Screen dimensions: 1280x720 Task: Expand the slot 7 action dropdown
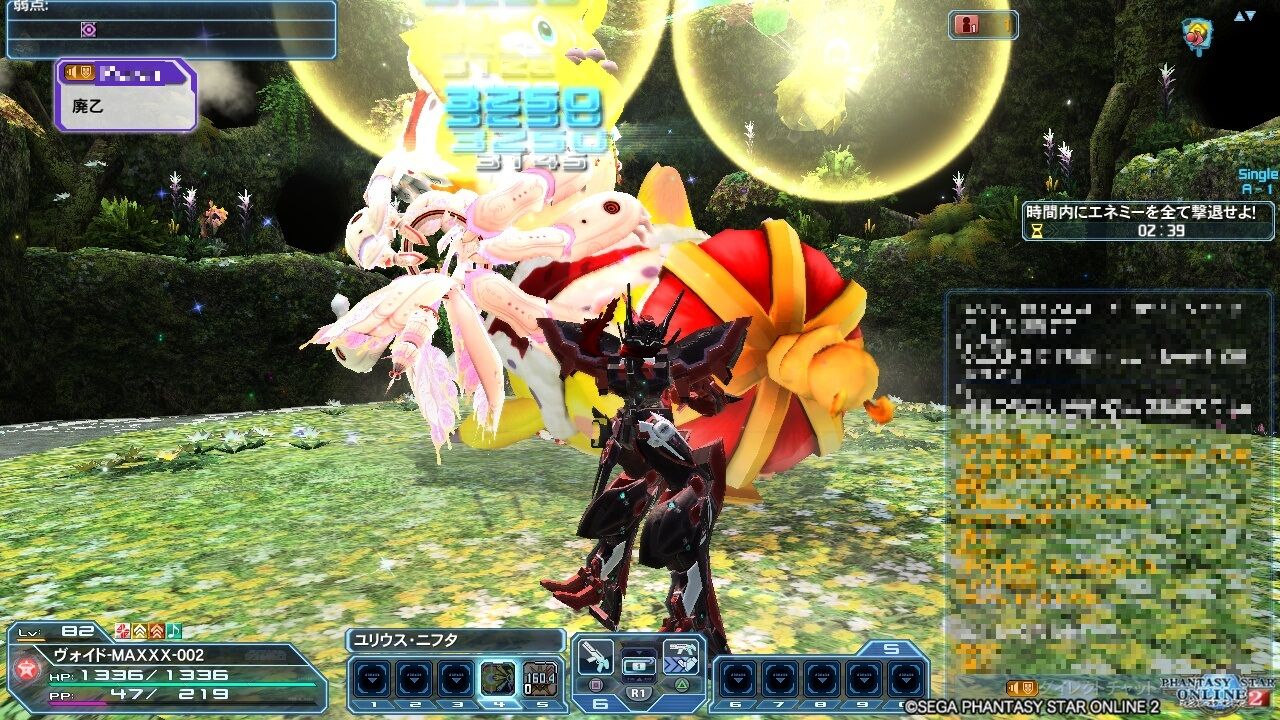[x=781, y=680]
